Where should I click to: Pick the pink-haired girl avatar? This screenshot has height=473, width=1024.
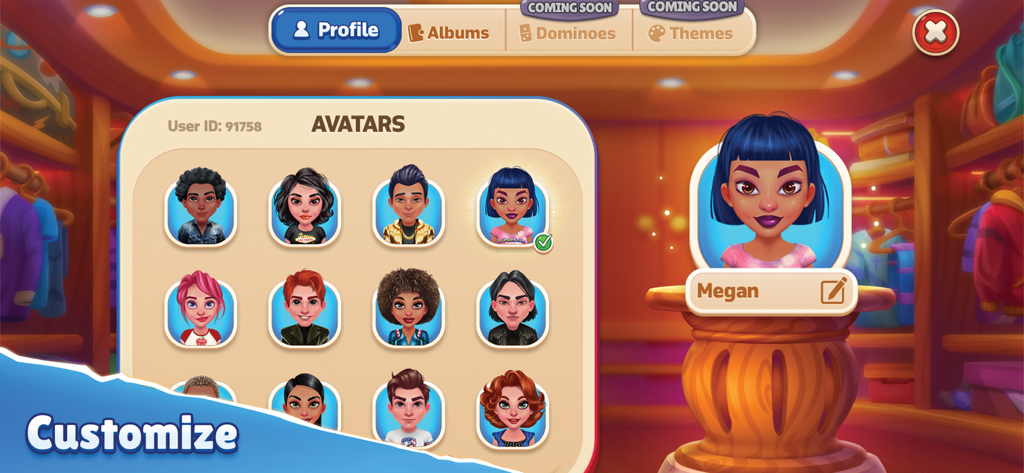click(x=201, y=309)
